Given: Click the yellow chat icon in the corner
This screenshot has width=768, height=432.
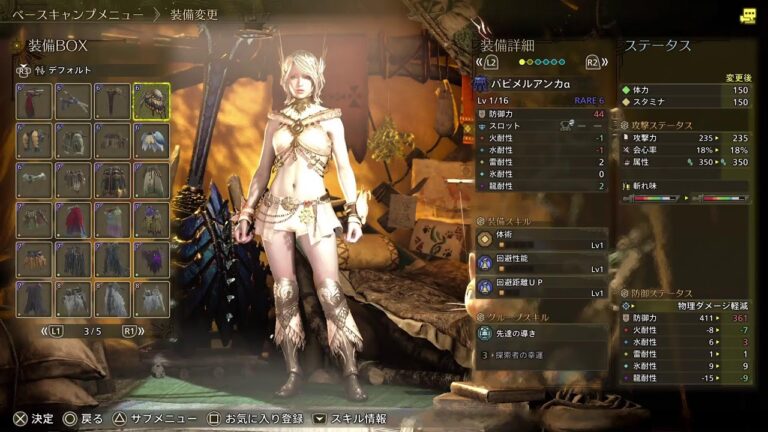Looking at the screenshot, I should coord(748,16).
